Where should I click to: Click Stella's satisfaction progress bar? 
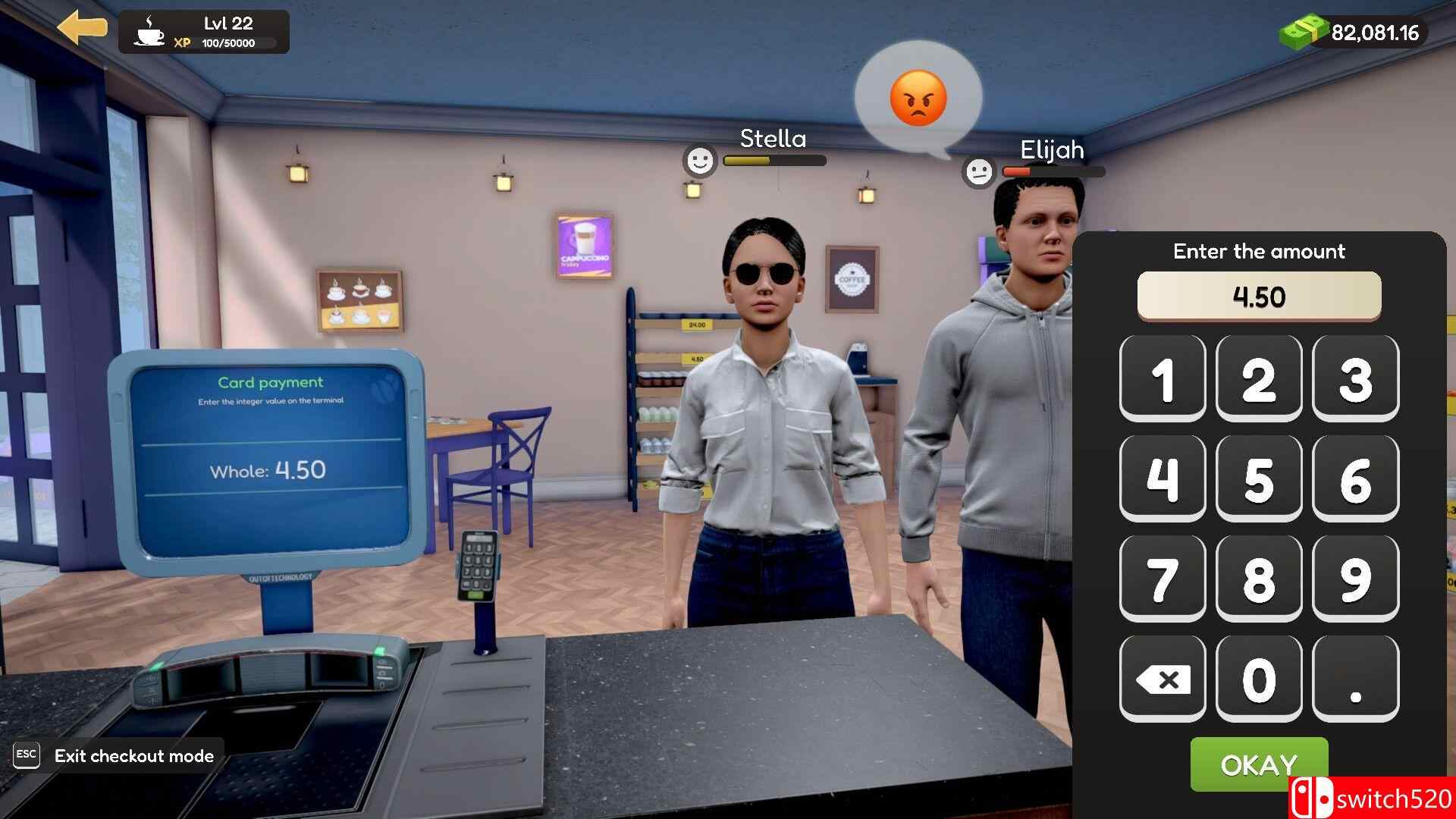(773, 161)
